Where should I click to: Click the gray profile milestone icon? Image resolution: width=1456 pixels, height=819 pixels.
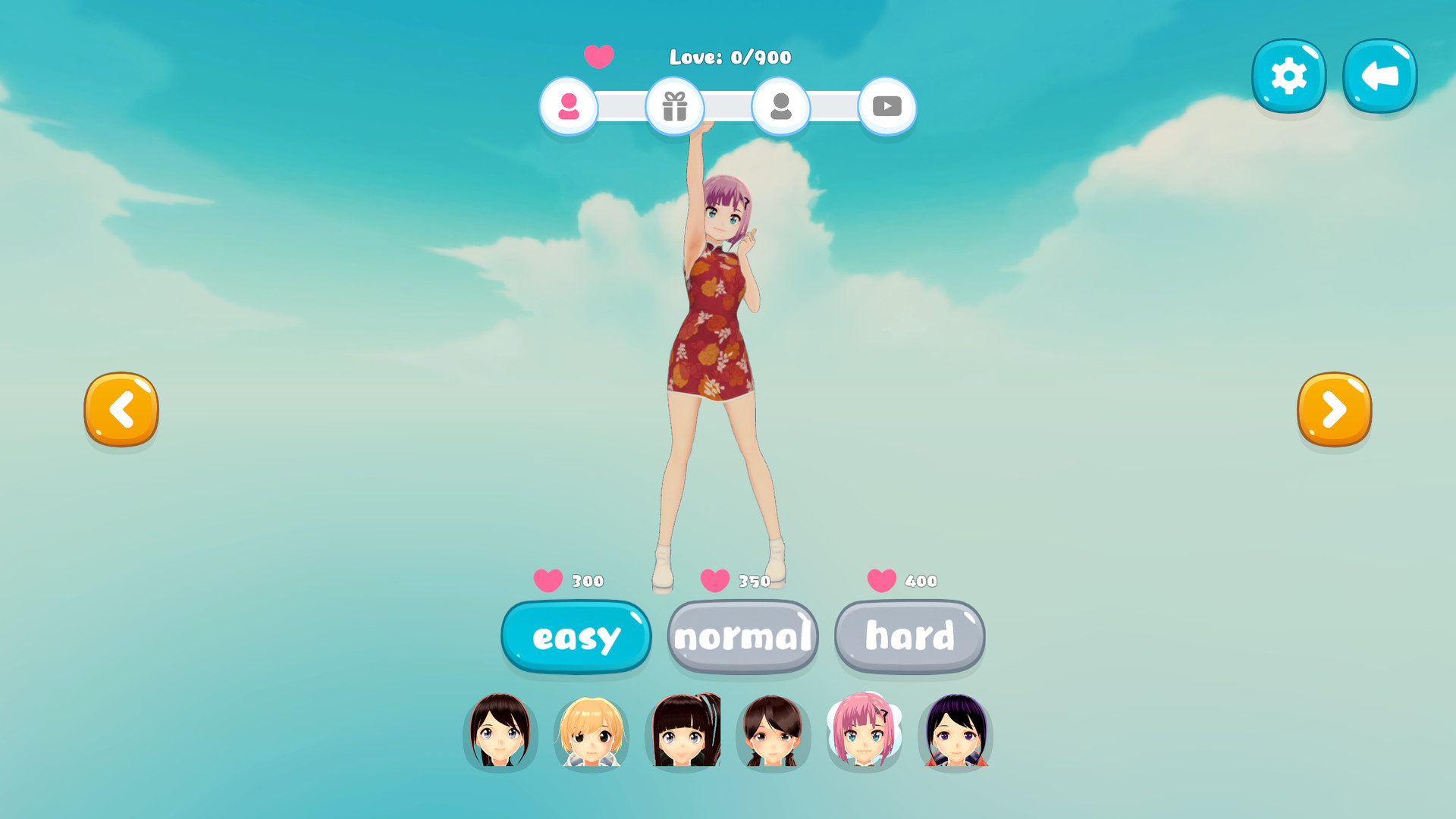(x=781, y=107)
